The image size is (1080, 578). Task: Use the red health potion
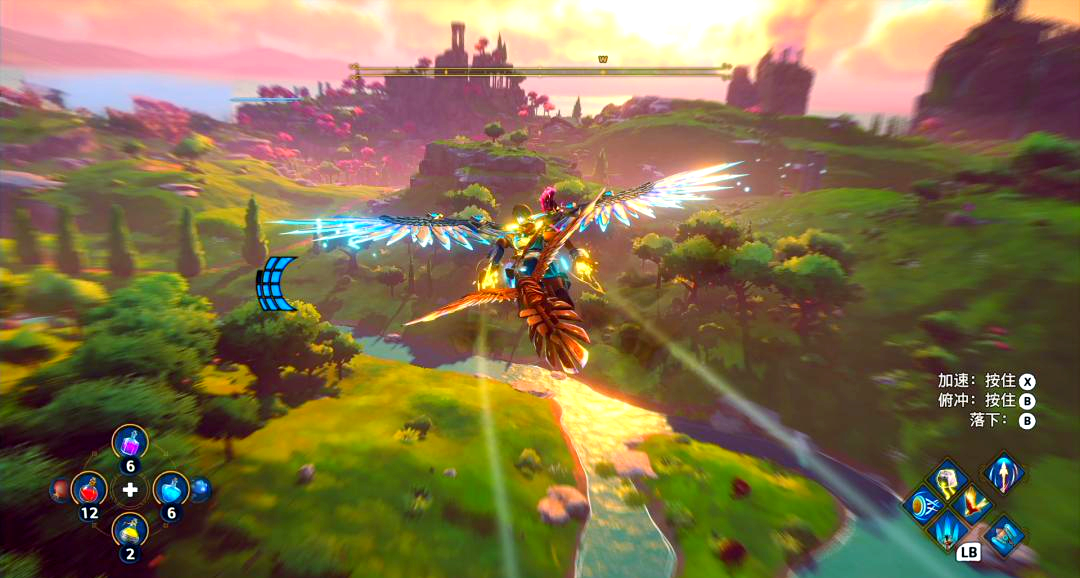89,489
